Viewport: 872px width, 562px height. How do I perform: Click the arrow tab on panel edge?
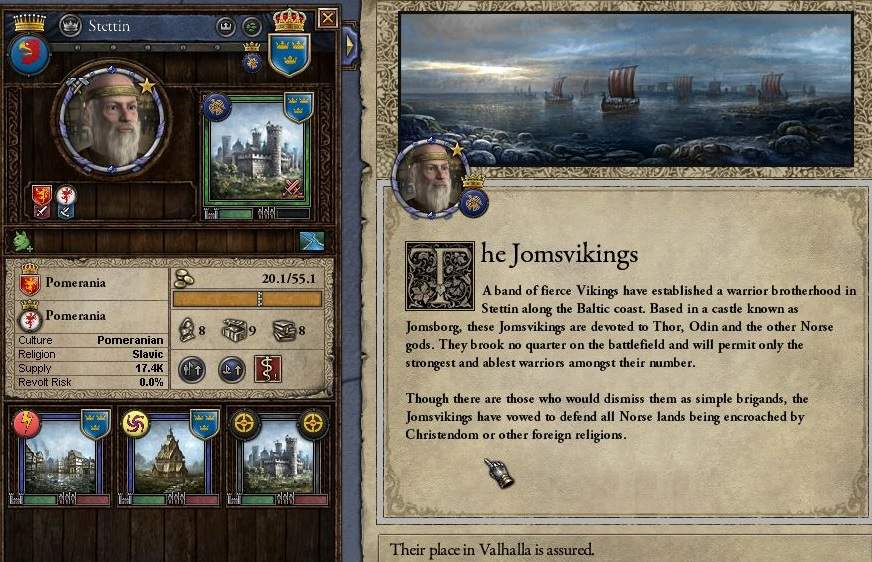click(350, 44)
